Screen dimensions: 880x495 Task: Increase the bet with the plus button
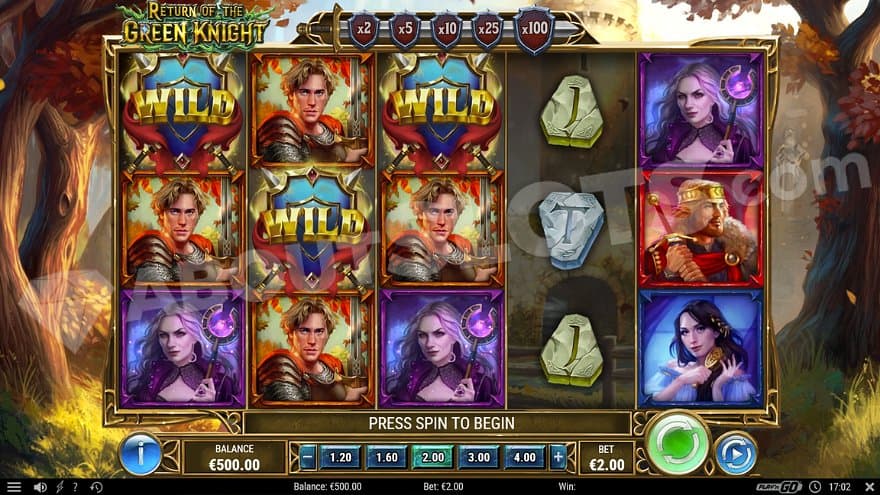[x=558, y=457]
